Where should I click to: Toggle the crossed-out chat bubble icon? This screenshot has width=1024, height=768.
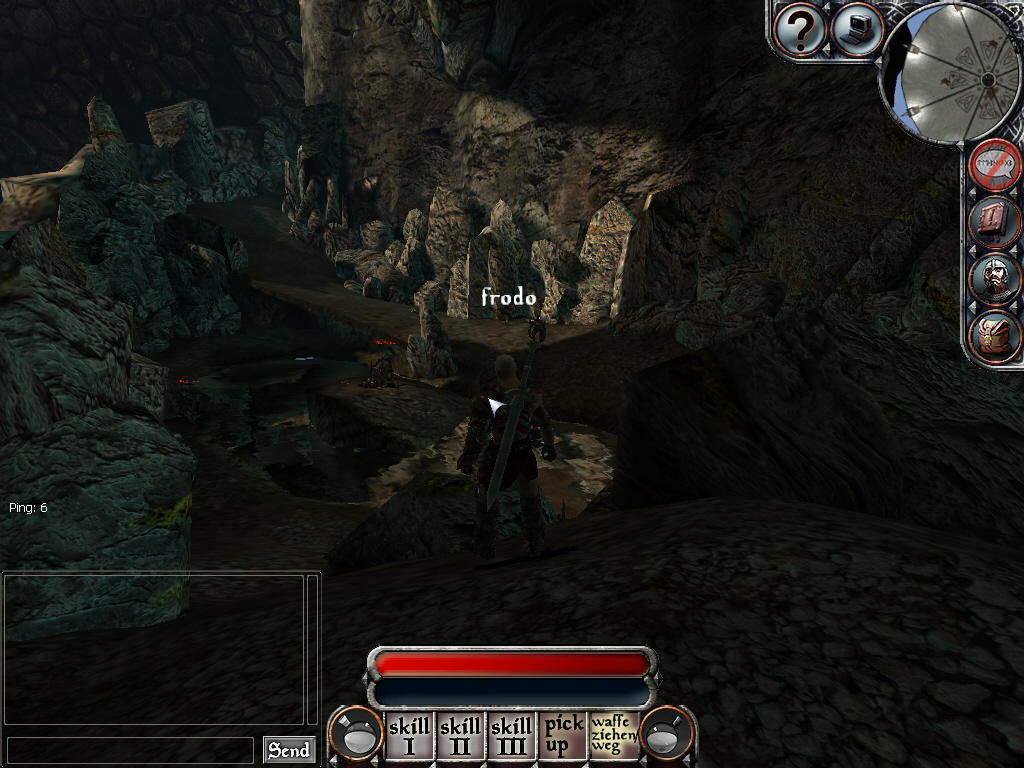click(x=995, y=164)
